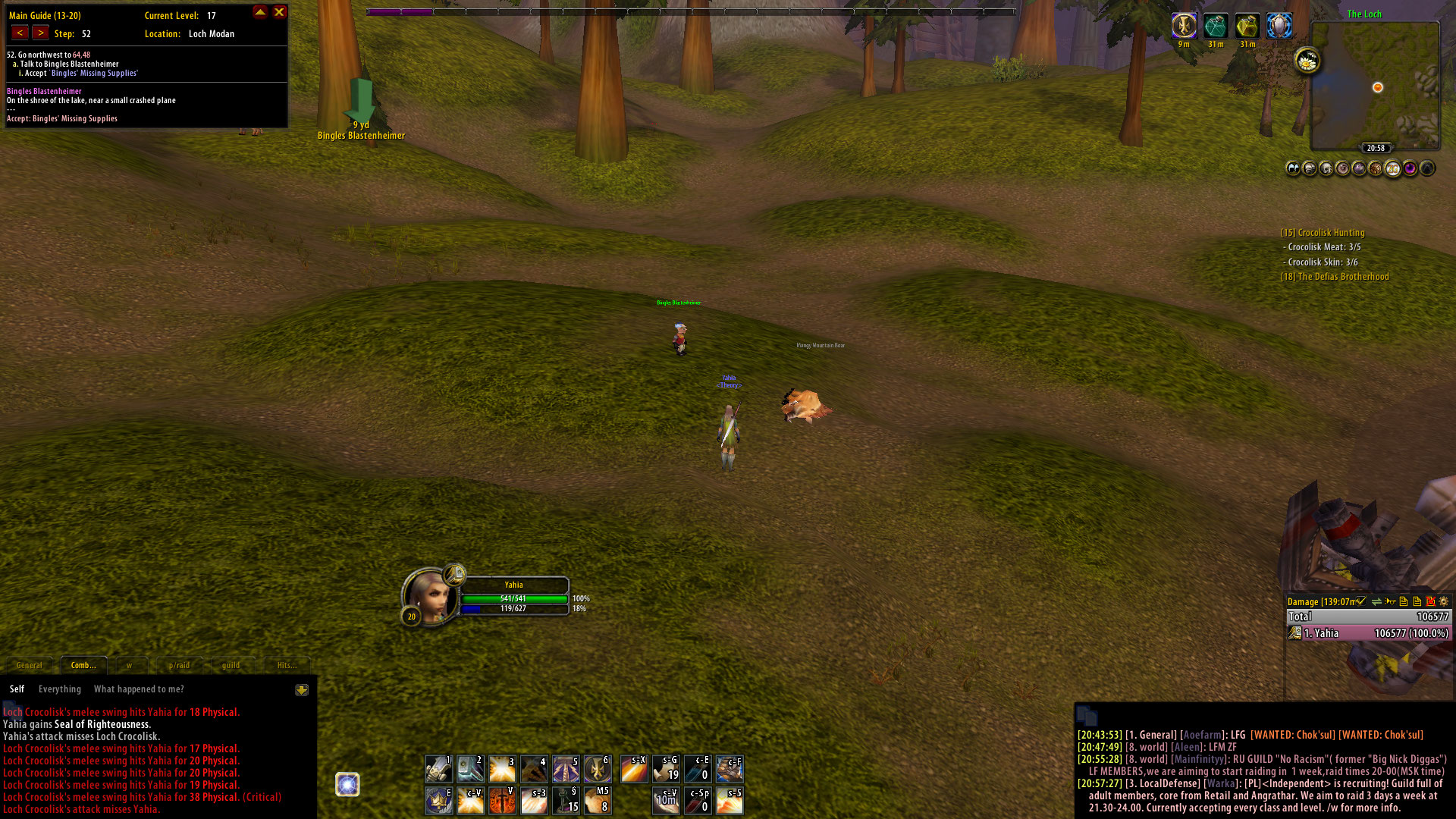Click the hearthstone bag item showing 15 charges
Image resolution: width=1456 pixels, height=819 pixels.
coord(566,801)
